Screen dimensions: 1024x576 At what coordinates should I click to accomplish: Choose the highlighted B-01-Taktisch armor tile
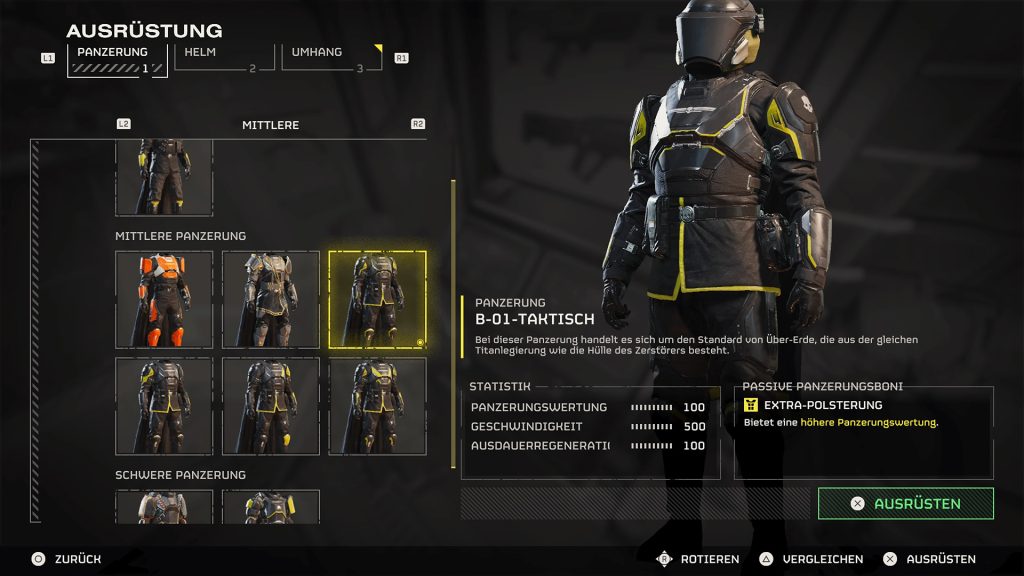click(x=377, y=299)
